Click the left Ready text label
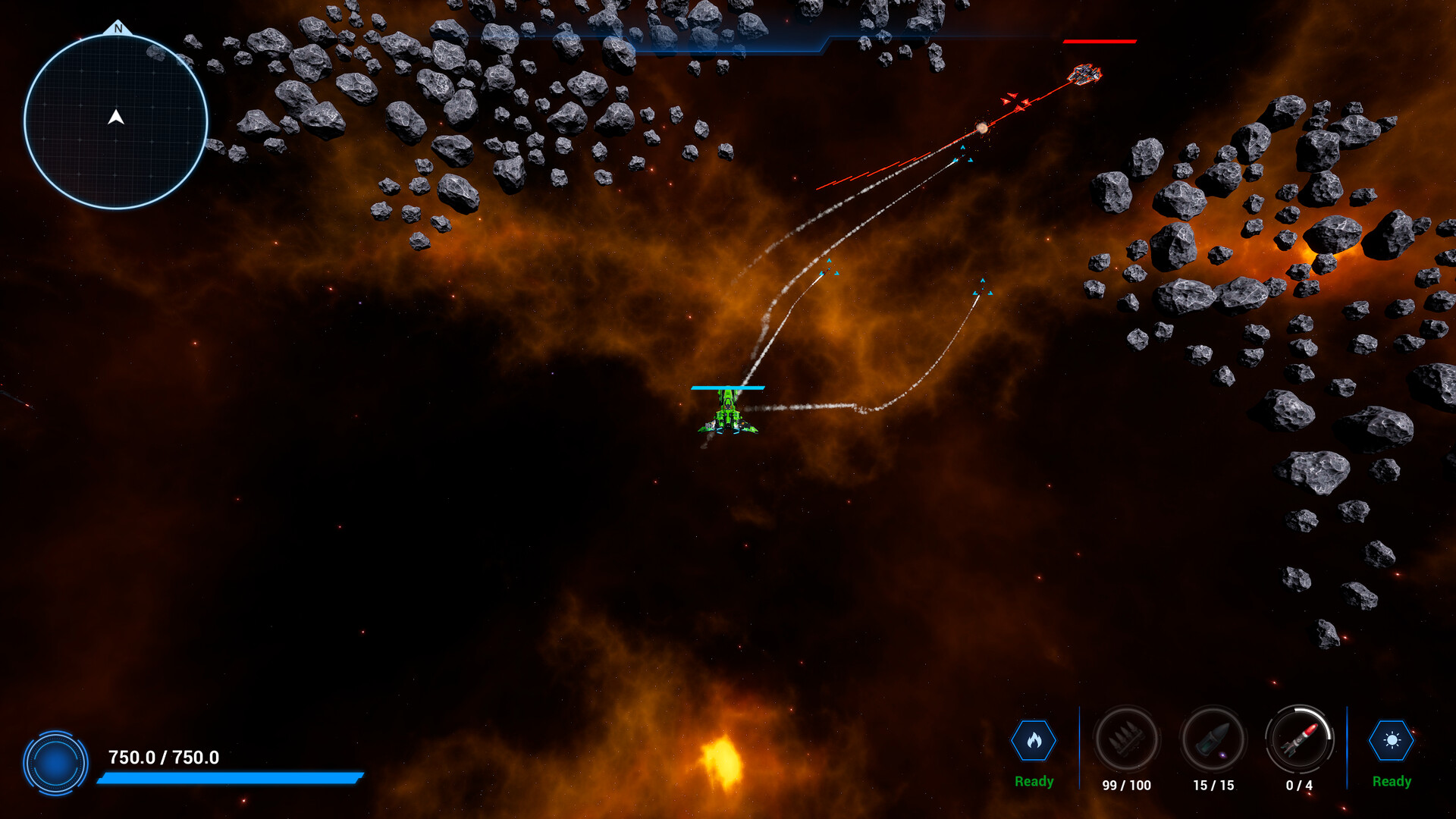Screen dimensions: 1456x819 pyautogui.click(x=1034, y=780)
